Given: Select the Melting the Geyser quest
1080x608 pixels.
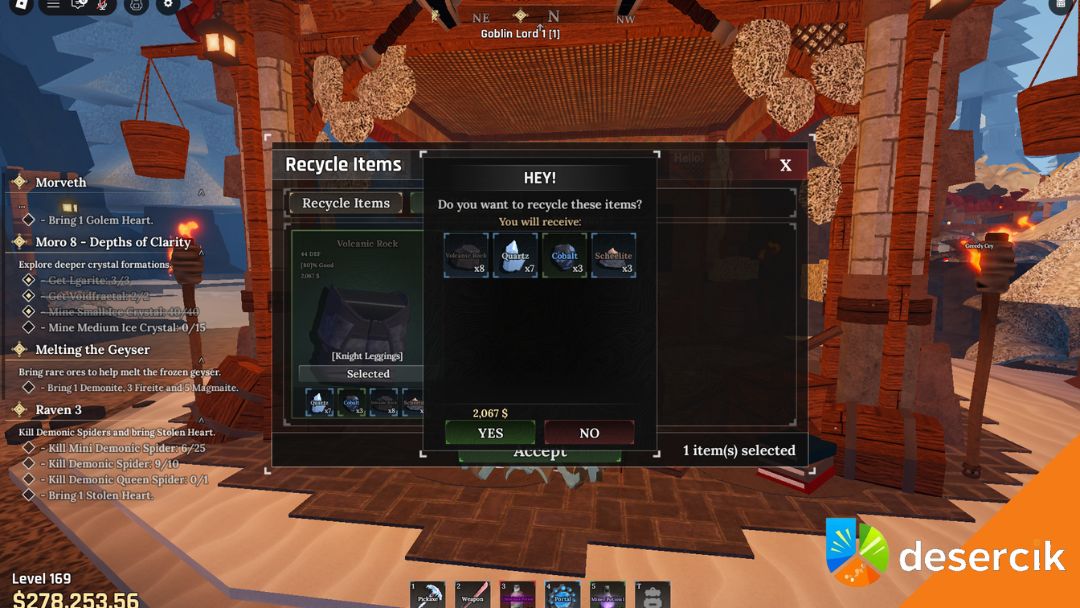Looking at the screenshot, I should 92,350.
